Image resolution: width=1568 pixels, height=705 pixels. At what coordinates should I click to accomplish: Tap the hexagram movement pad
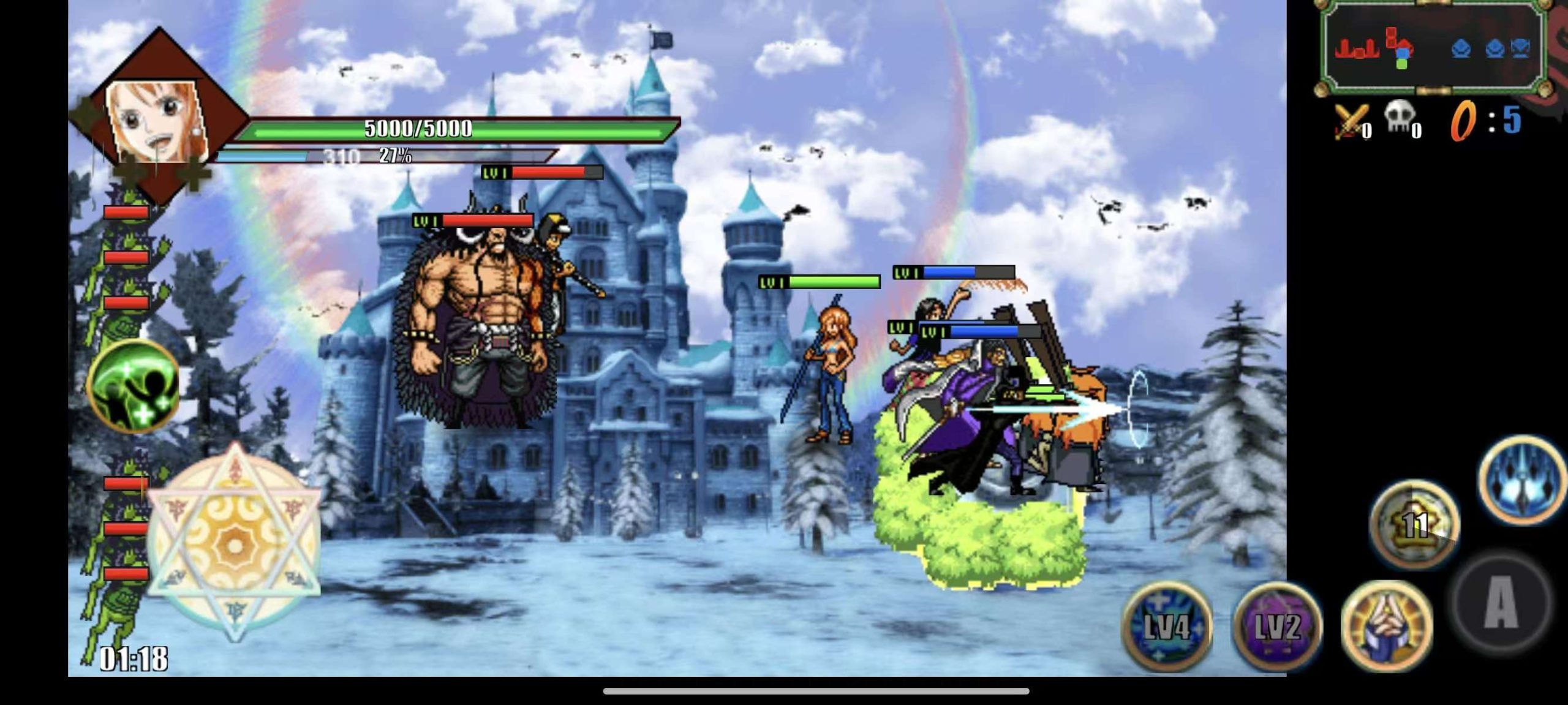tap(234, 543)
